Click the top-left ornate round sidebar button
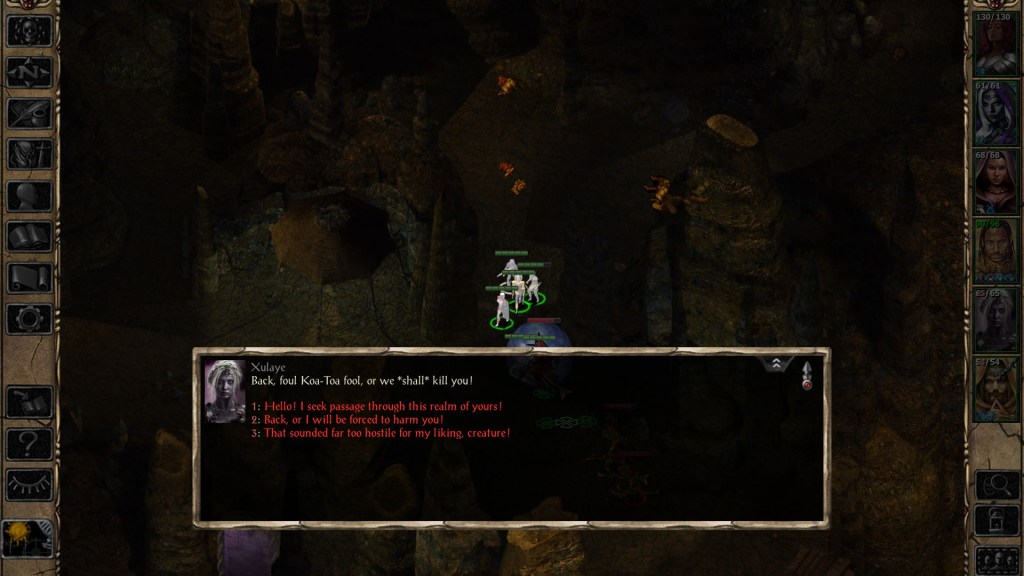 coord(29,30)
